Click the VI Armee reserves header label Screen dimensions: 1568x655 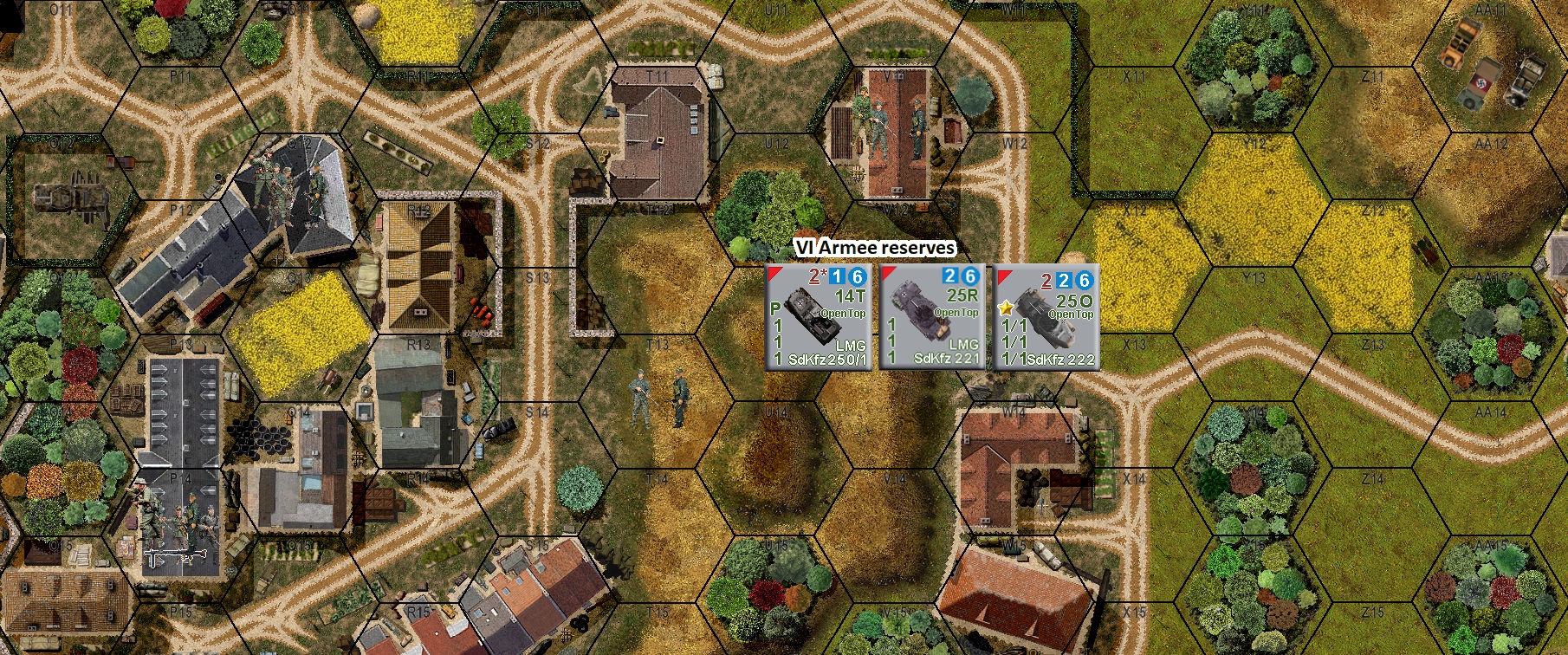pyautogui.click(x=875, y=247)
